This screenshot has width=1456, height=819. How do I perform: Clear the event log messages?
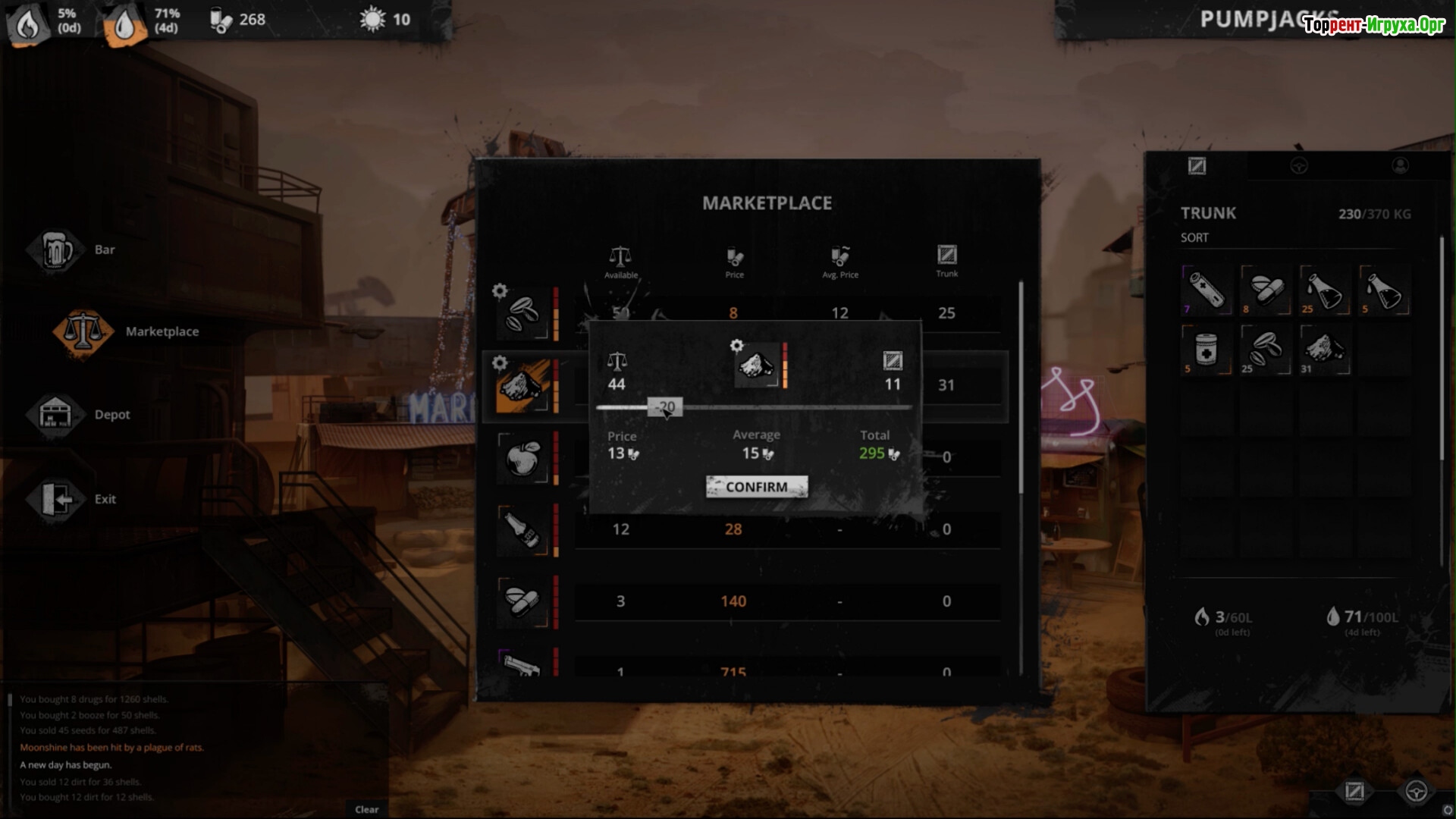(367, 809)
